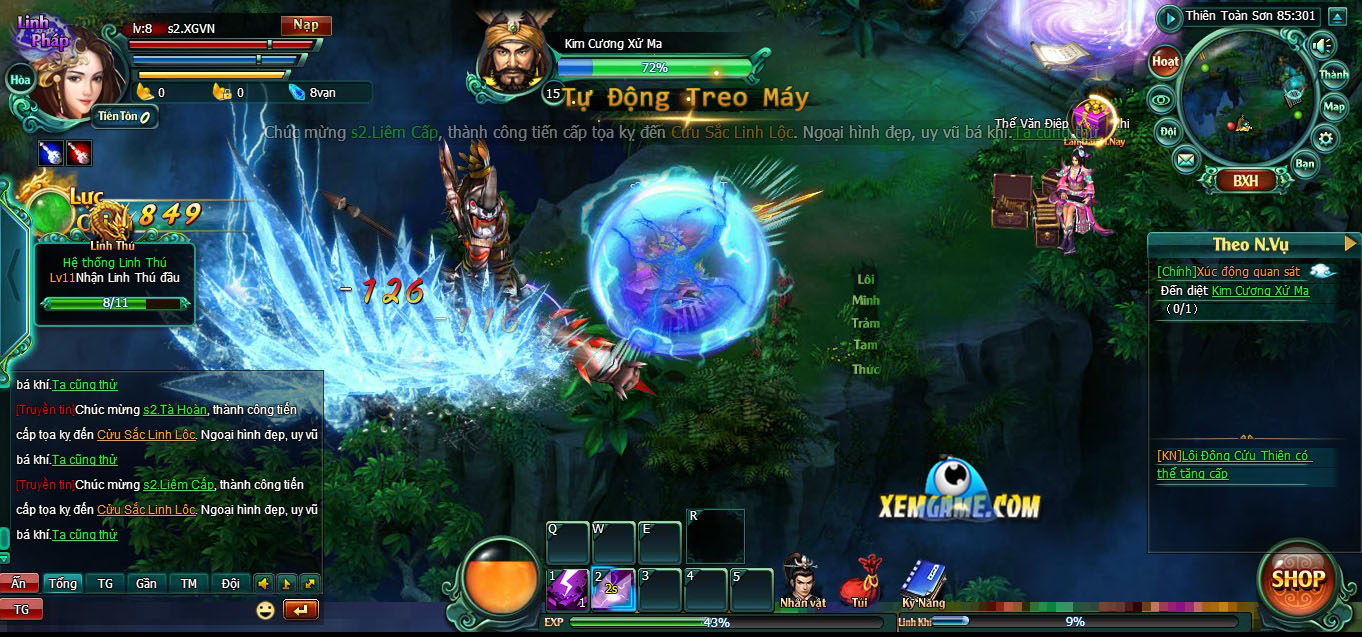Open the mail envelope icon

1185,159
